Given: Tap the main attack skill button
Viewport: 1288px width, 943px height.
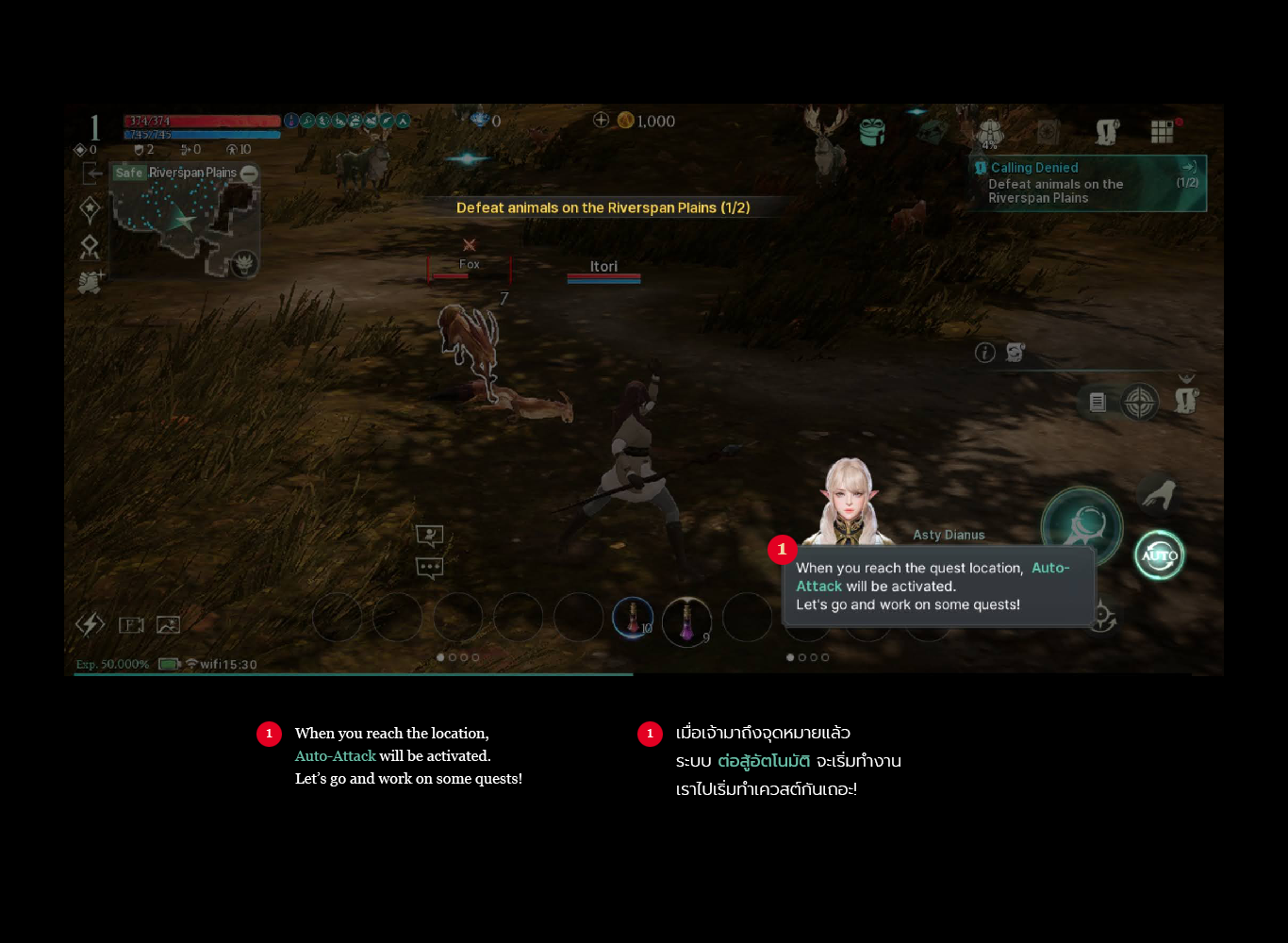Looking at the screenshot, I should (x=1082, y=524).
